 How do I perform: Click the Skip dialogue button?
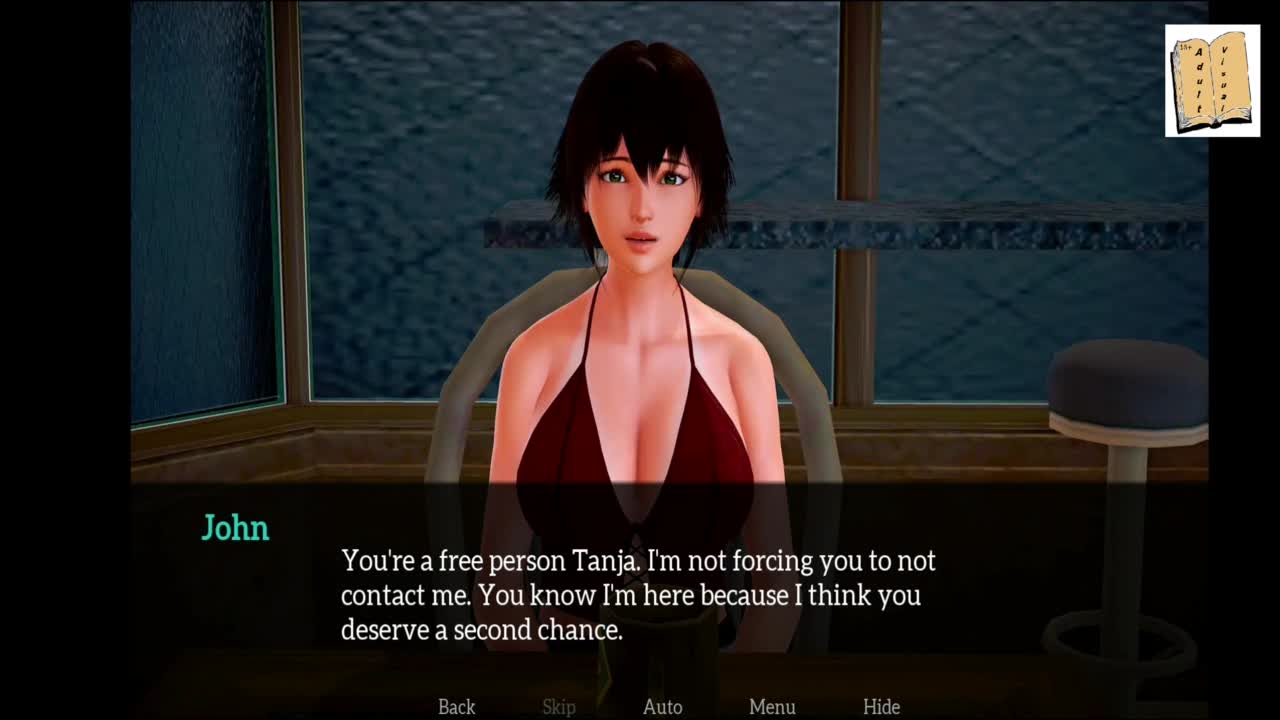click(559, 707)
